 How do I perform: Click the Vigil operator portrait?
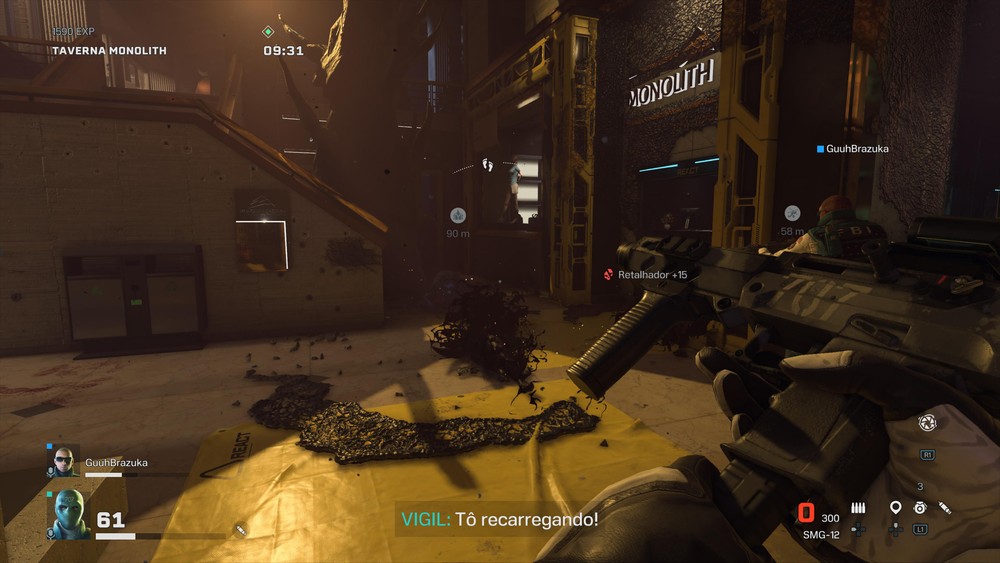pos(68,515)
